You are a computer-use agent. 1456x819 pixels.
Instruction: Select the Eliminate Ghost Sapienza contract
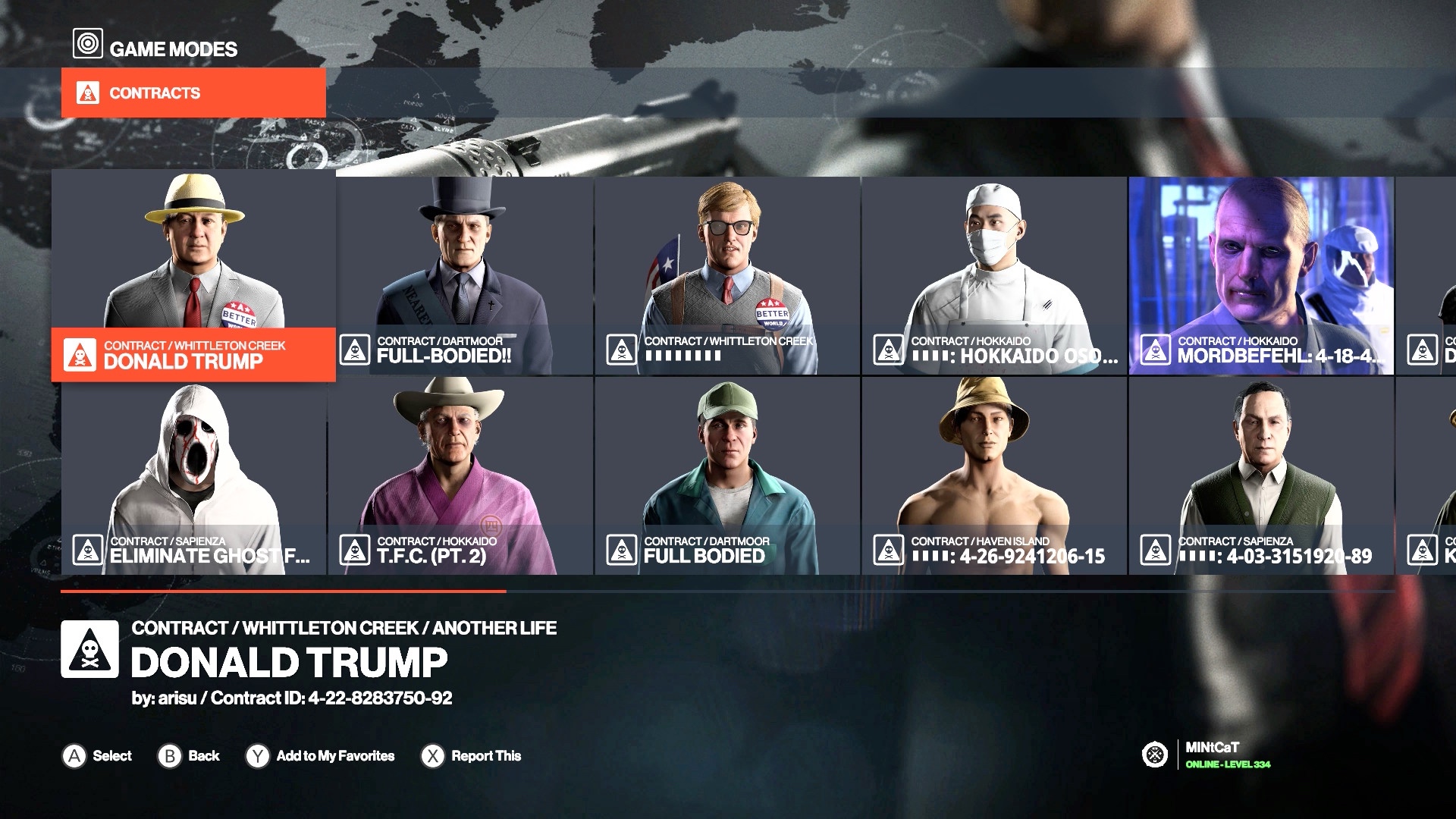click(193, 476)
